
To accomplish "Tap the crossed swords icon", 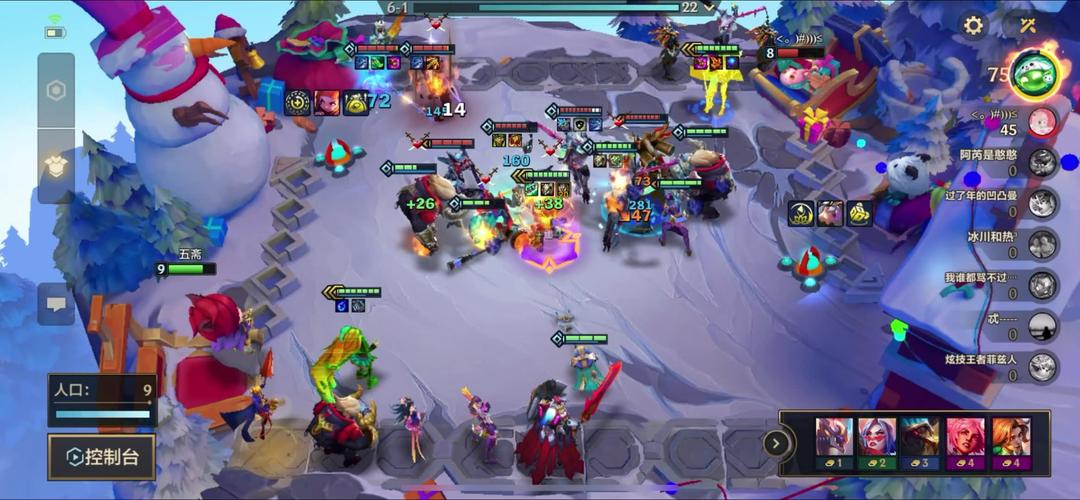I will coord(1027,25).
